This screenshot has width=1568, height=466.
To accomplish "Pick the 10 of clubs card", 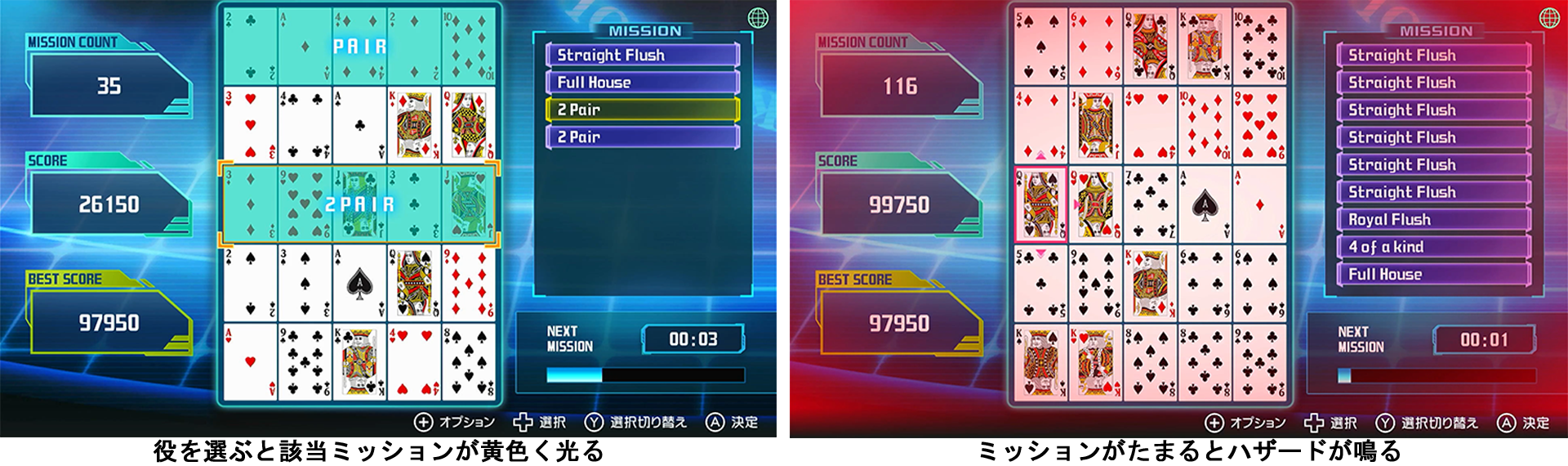I will (1259, 47).
